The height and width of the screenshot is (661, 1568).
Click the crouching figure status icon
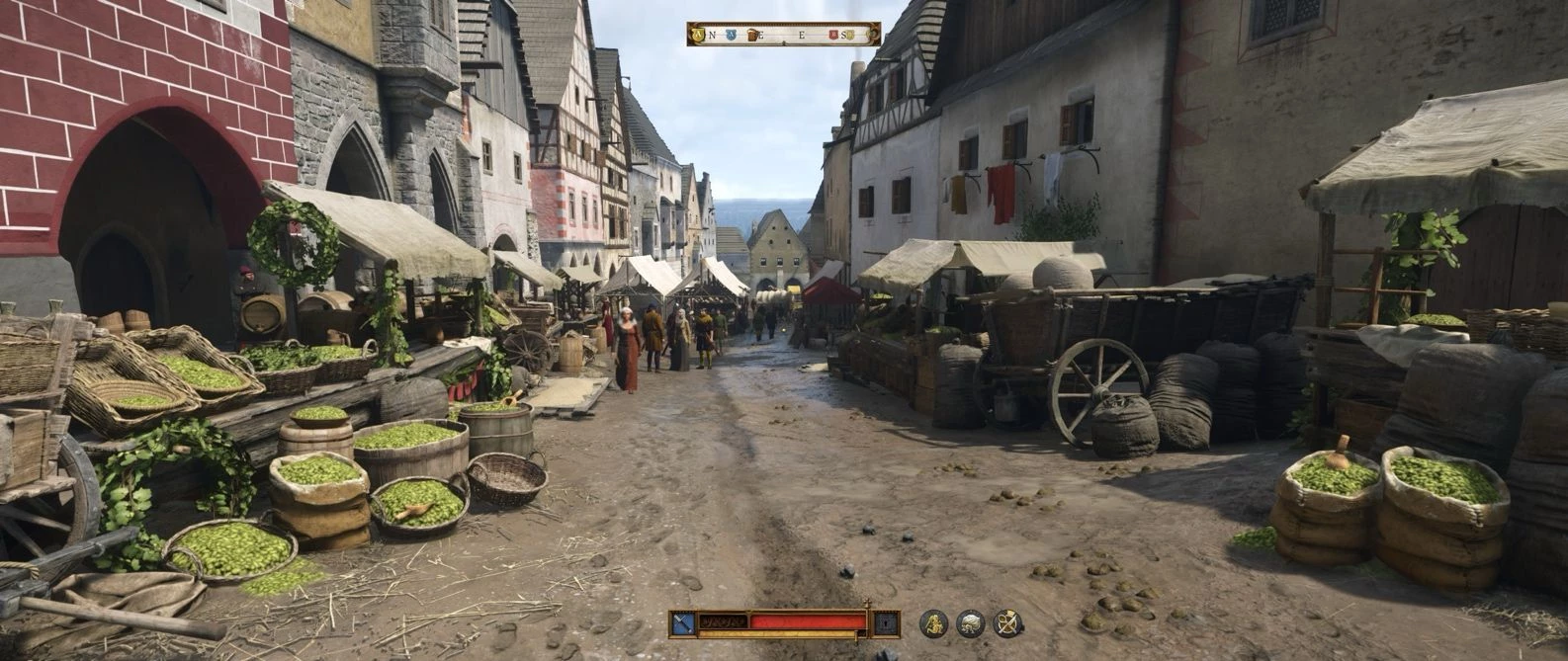click(x=933, y=623)
